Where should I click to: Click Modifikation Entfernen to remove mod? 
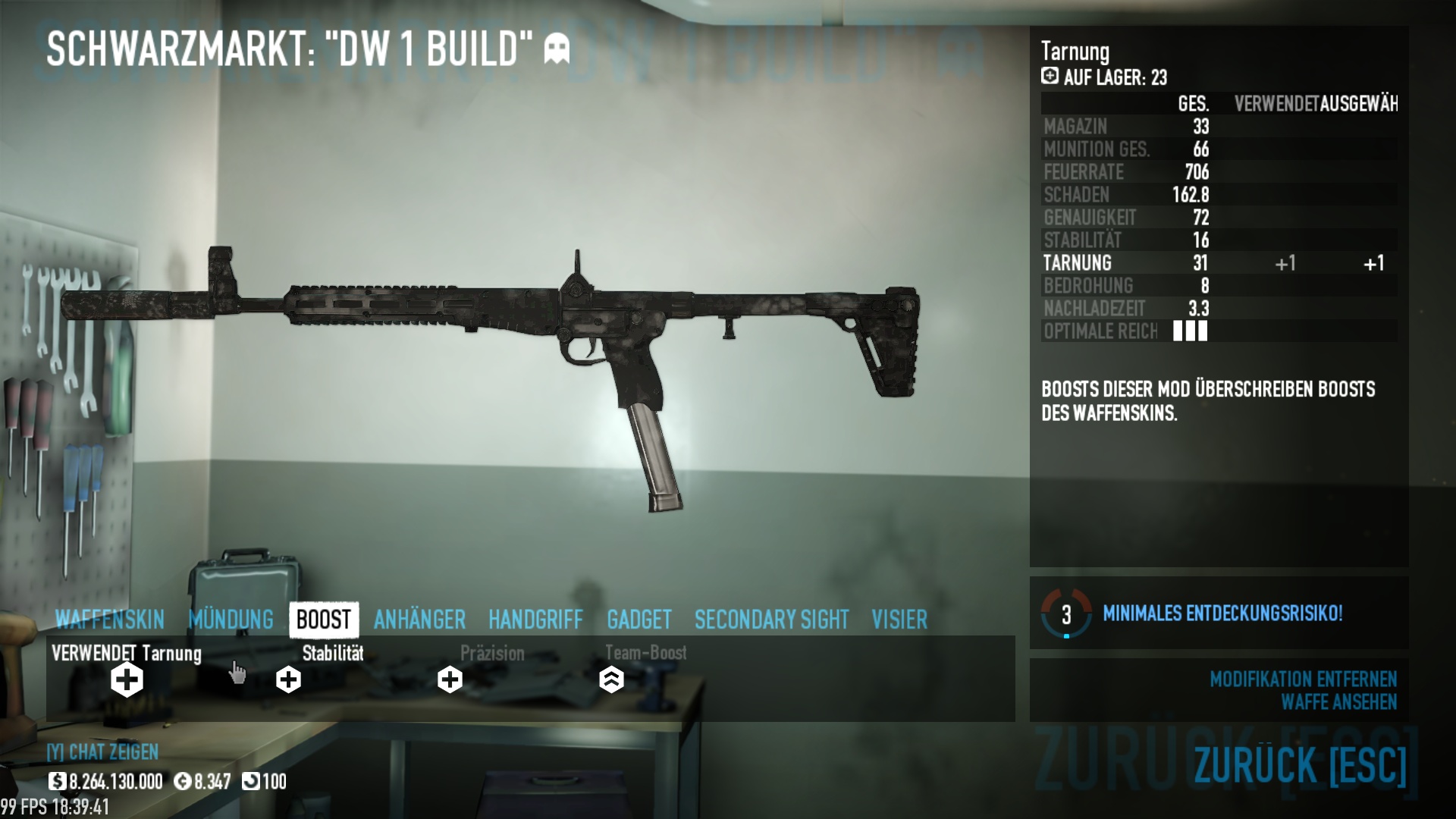click(1303, 679)
